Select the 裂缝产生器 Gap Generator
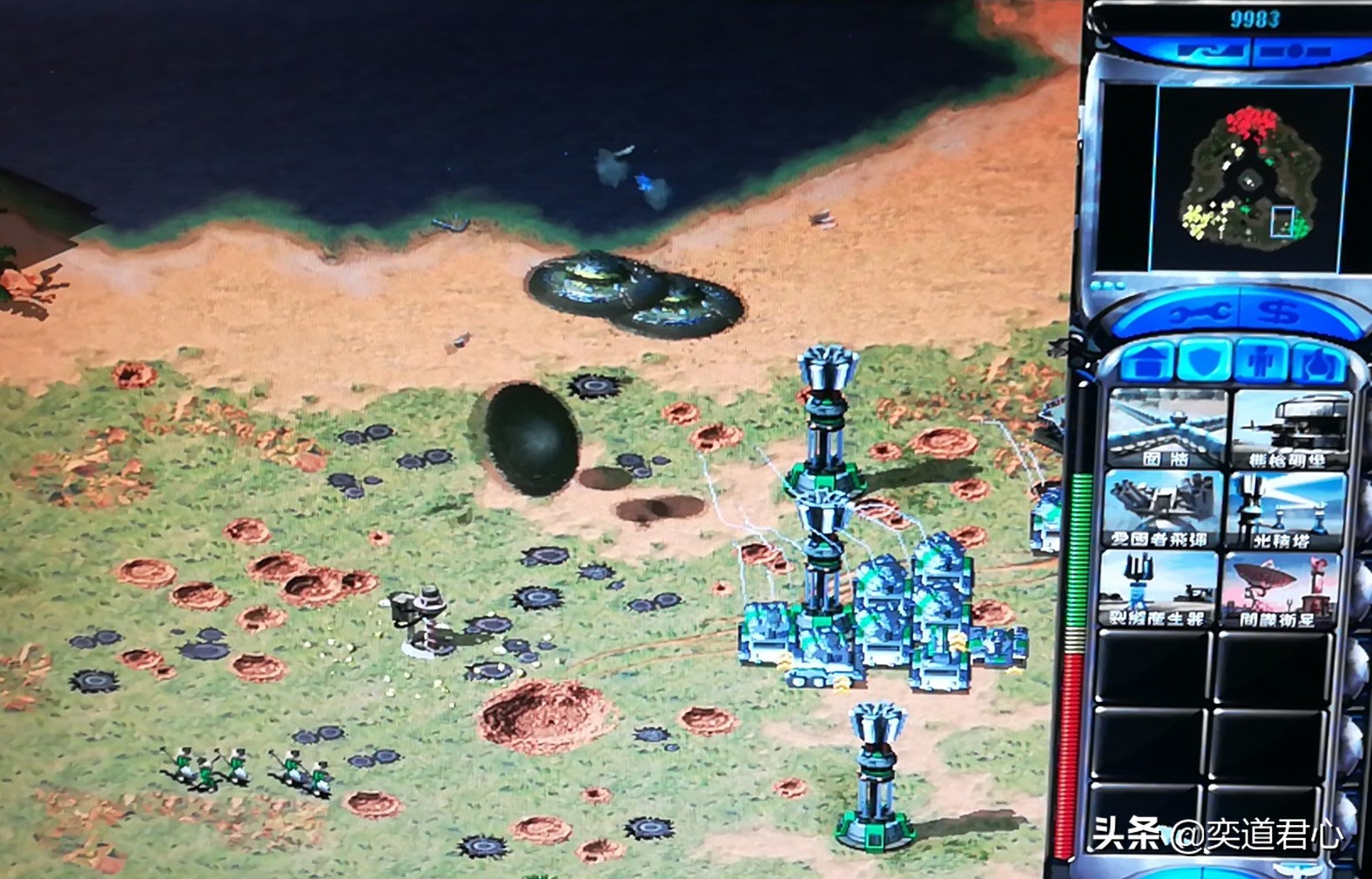Image resolution: width=1372 pixels, height=879 pixels. tap(1158, 590)
